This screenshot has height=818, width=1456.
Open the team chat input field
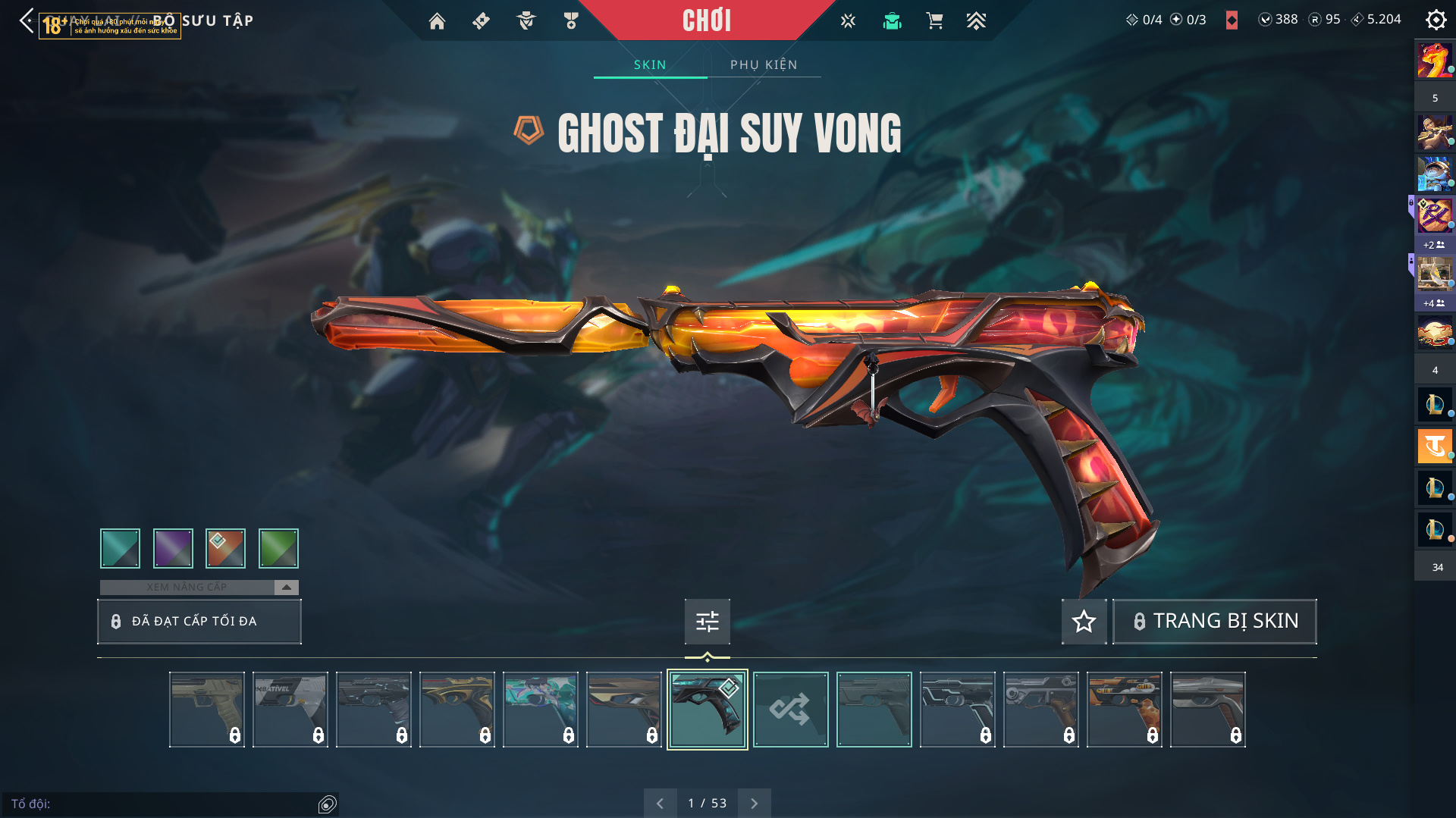[163, 804]
